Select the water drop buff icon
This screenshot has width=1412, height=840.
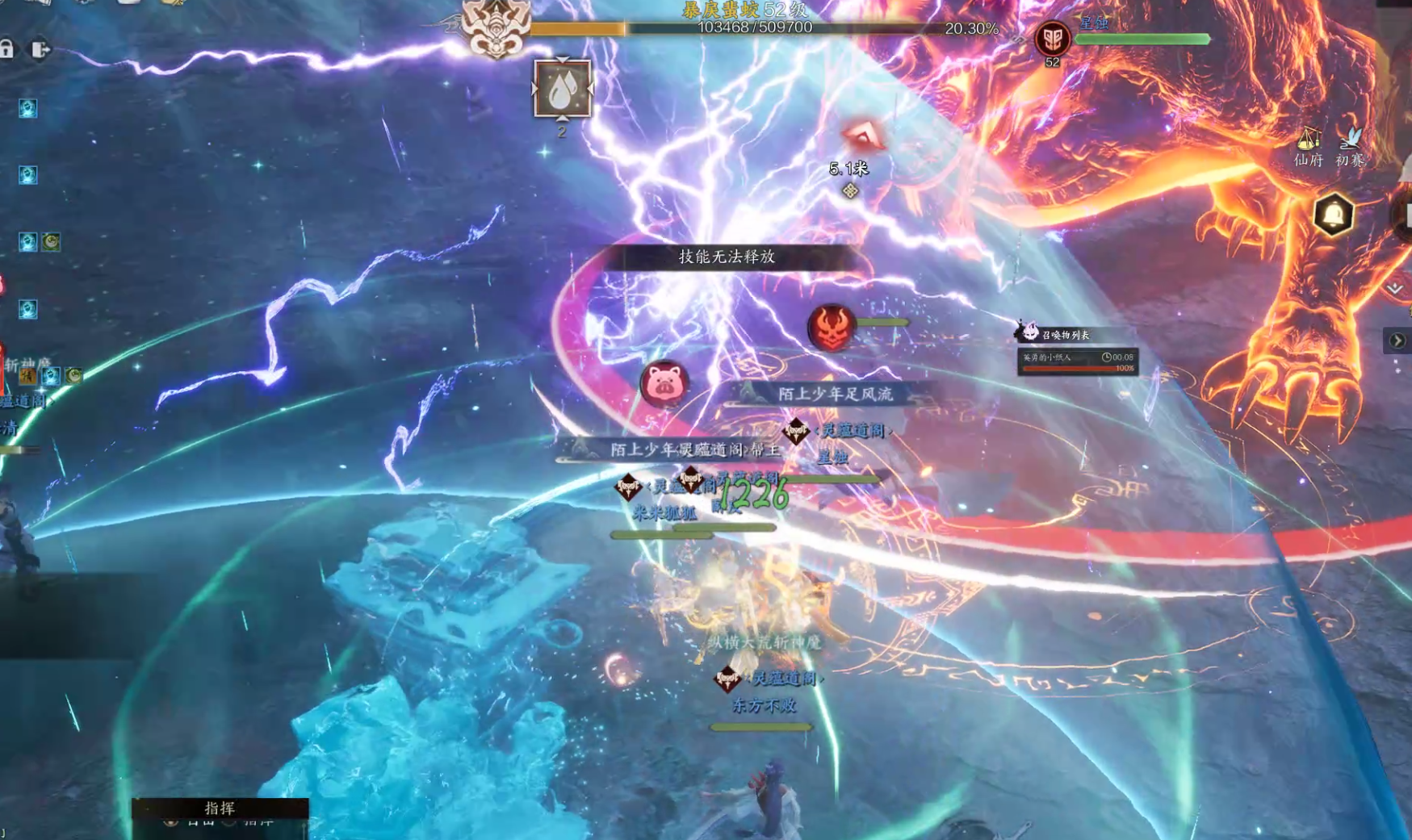click(x=562, y=89)
